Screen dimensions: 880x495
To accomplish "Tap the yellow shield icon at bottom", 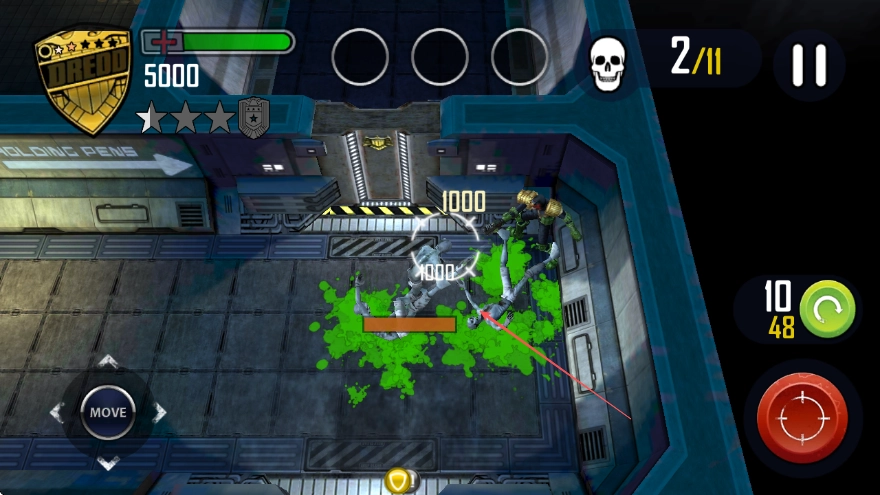I will pos(398,481).
